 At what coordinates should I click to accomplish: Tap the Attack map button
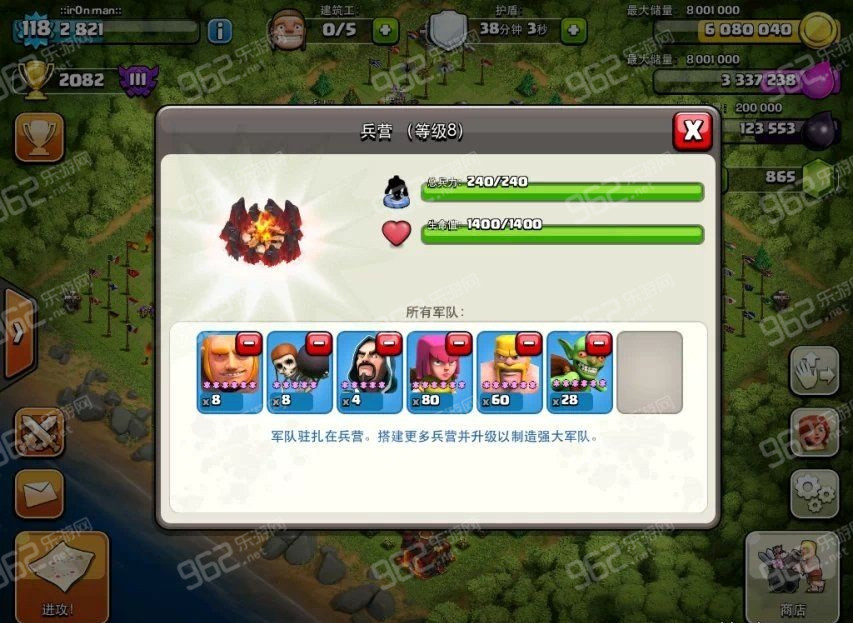point(61,577)
